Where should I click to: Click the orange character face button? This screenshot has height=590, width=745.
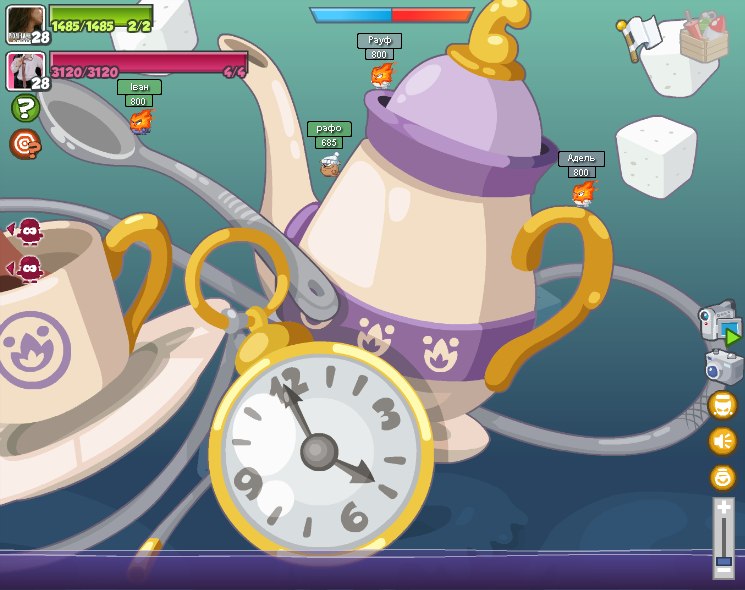(x=722, y=405)
